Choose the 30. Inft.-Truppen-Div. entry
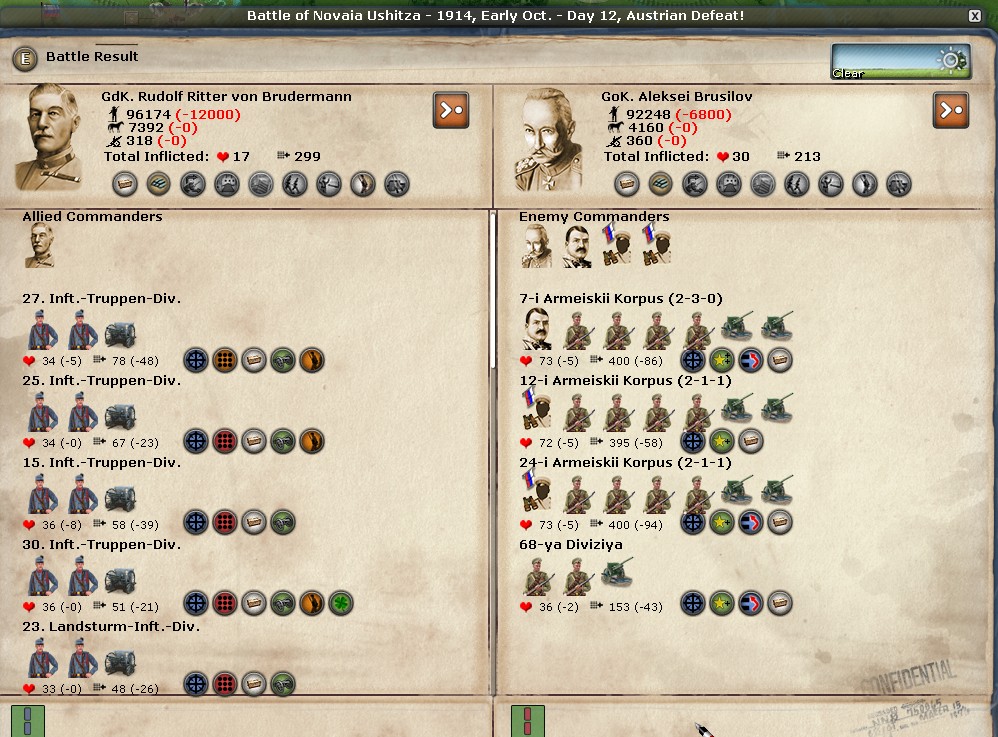998x737 pixels. coord(101,545)
